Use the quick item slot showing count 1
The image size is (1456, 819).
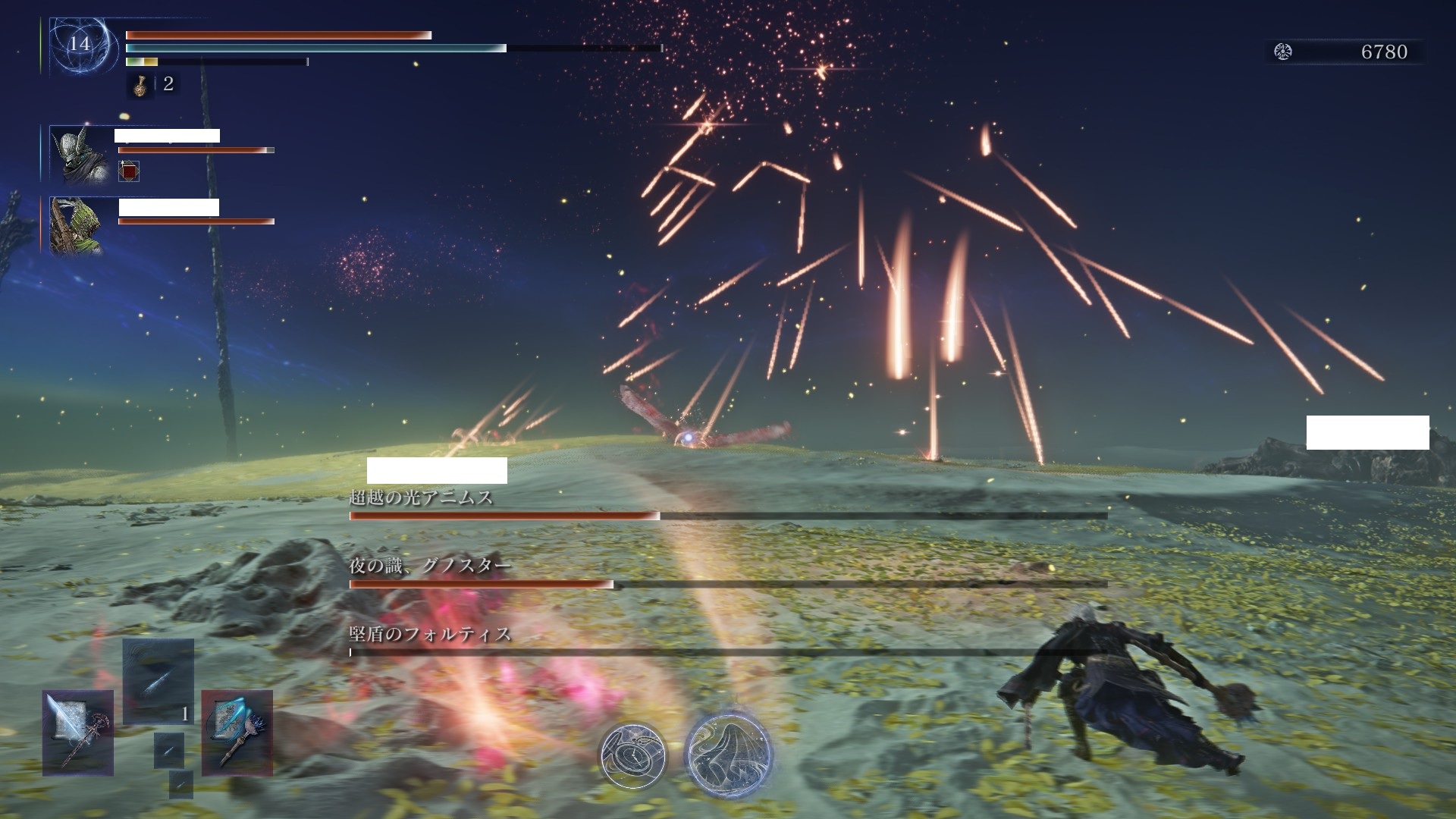coord(158,681)
